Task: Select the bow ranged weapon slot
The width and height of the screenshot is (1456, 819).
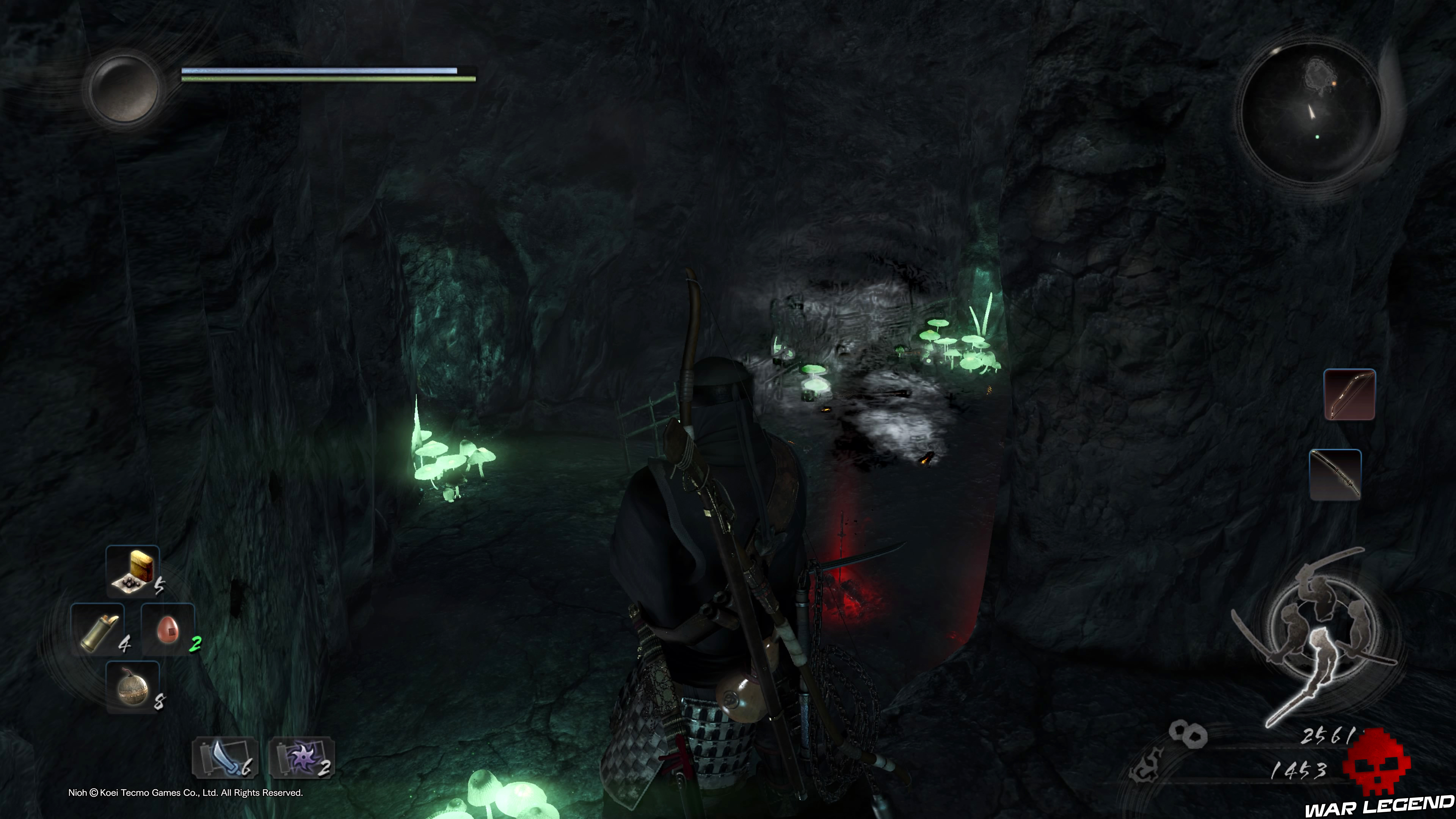Action: pos(1349,394)
